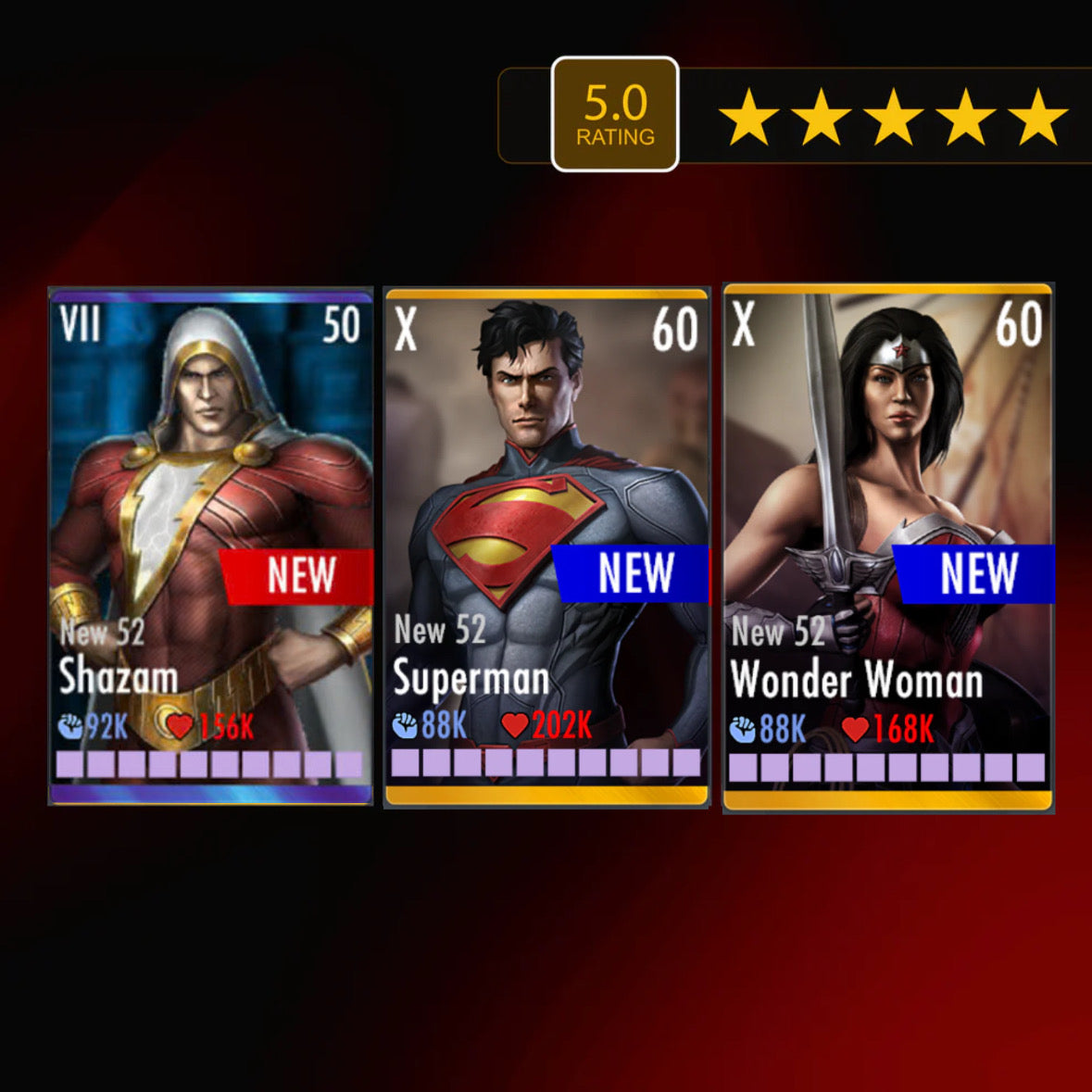Pick the New 52 Wonder Woman card
This screenshot has height=1092, width=1092.
(x=887, y=546)
